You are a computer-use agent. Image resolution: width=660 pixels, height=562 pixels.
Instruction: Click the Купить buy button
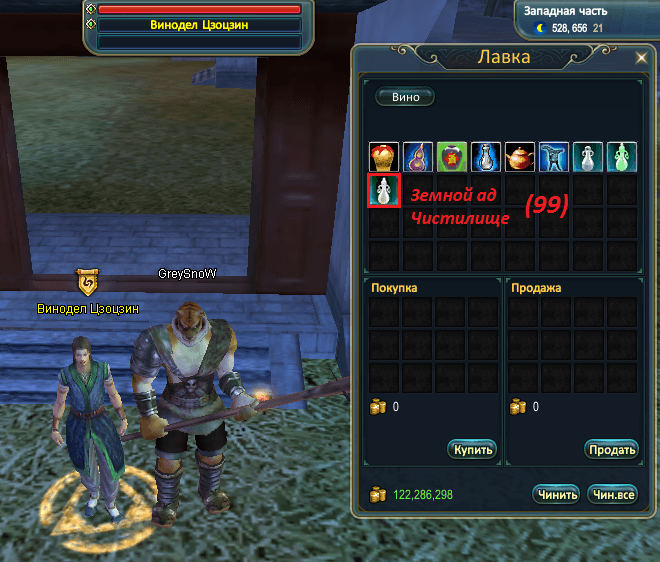pos(472,450)
